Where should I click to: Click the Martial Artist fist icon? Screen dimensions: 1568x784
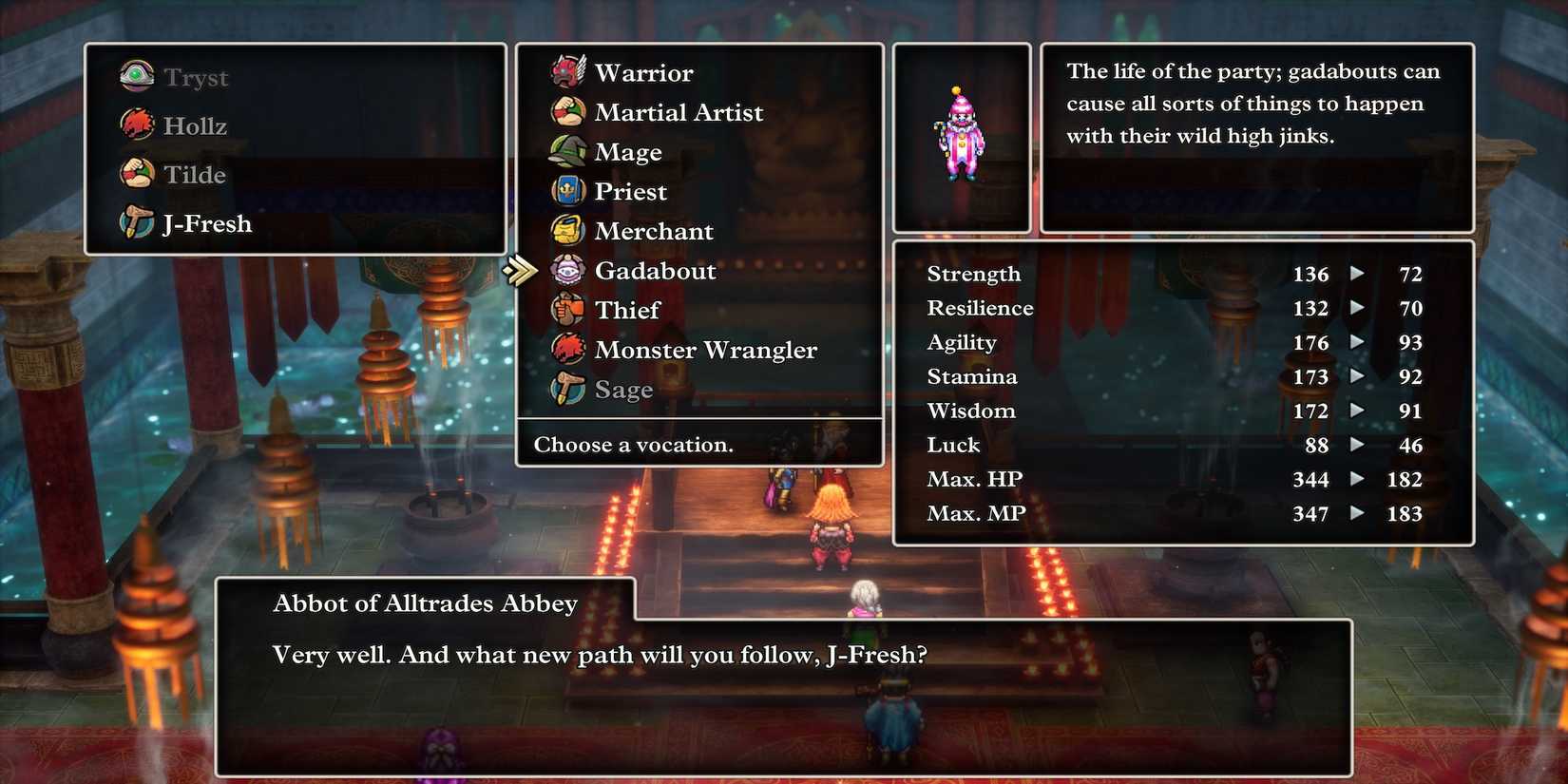coord(568,111)
